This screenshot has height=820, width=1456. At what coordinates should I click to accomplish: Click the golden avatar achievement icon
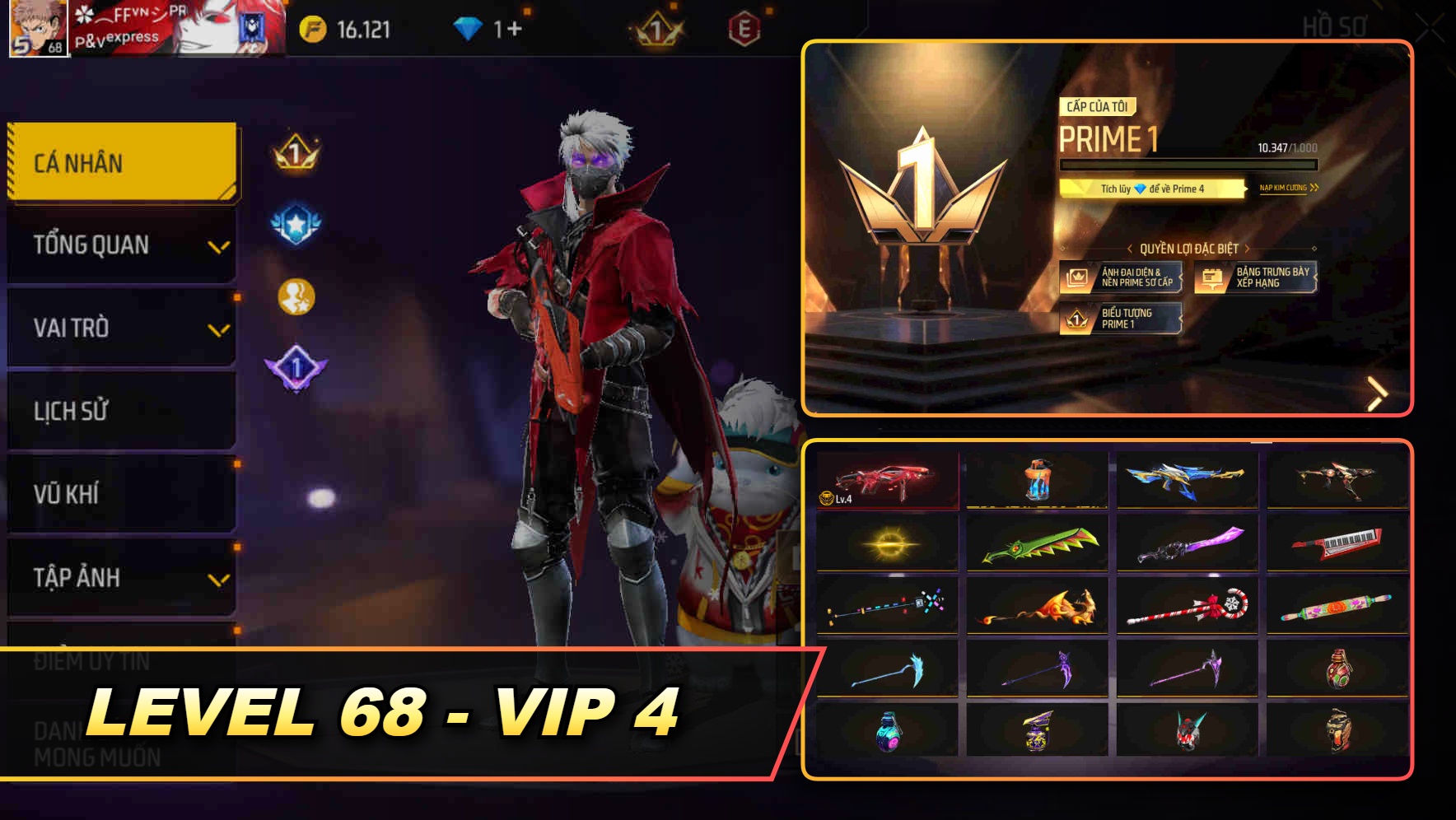[x=296, y=294]
